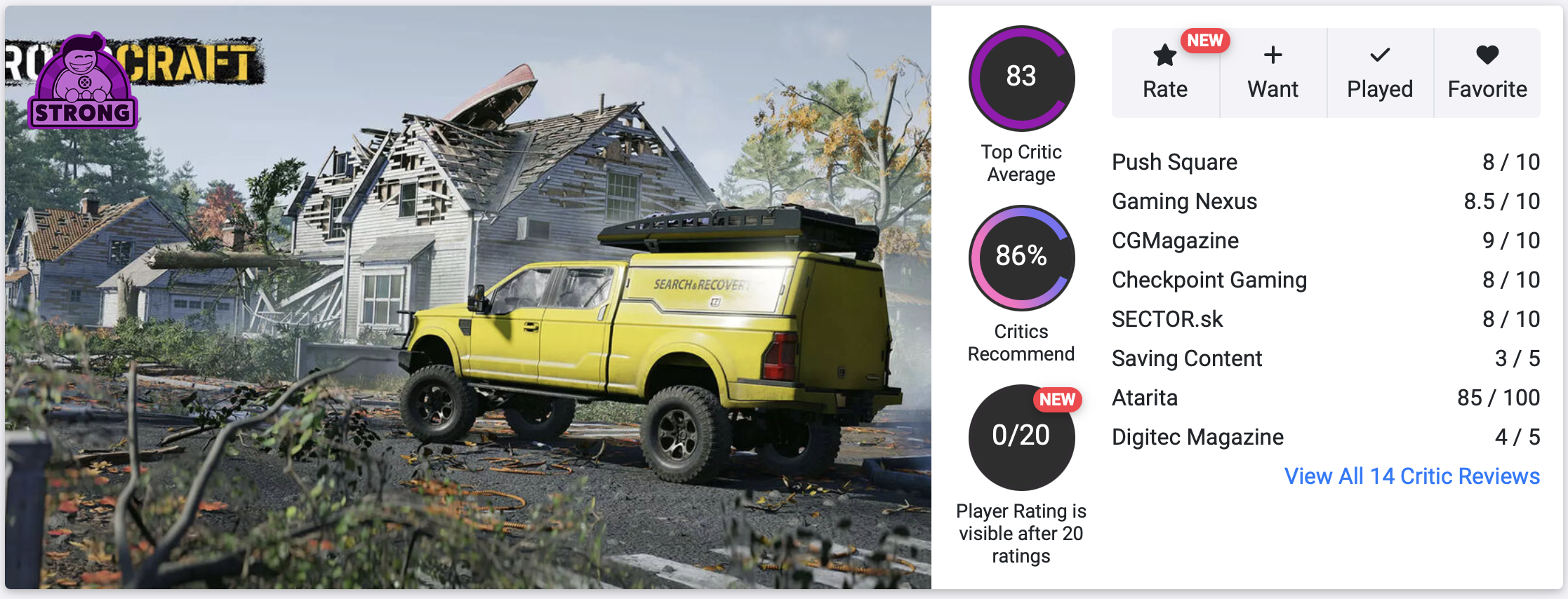Add the game to Want list
The width and height of the screenshot is (1568, 599).
[1273, 73]
